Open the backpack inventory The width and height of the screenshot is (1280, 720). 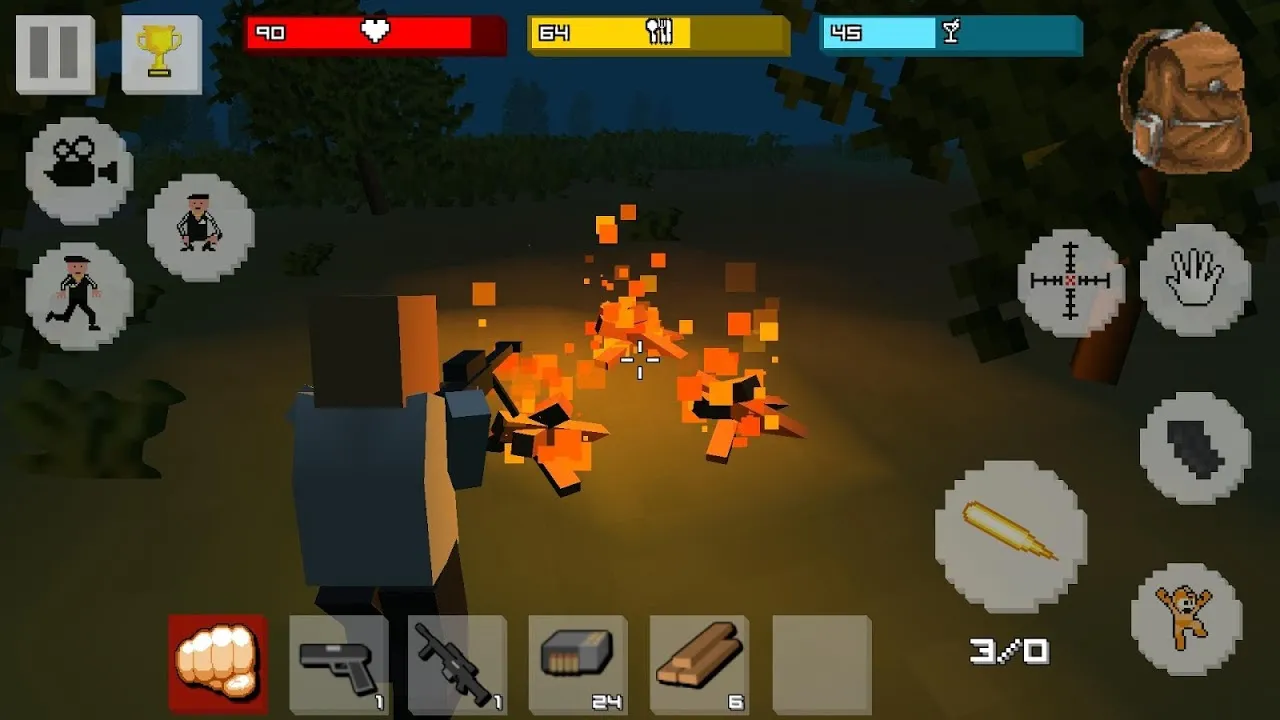point(1186,98)
